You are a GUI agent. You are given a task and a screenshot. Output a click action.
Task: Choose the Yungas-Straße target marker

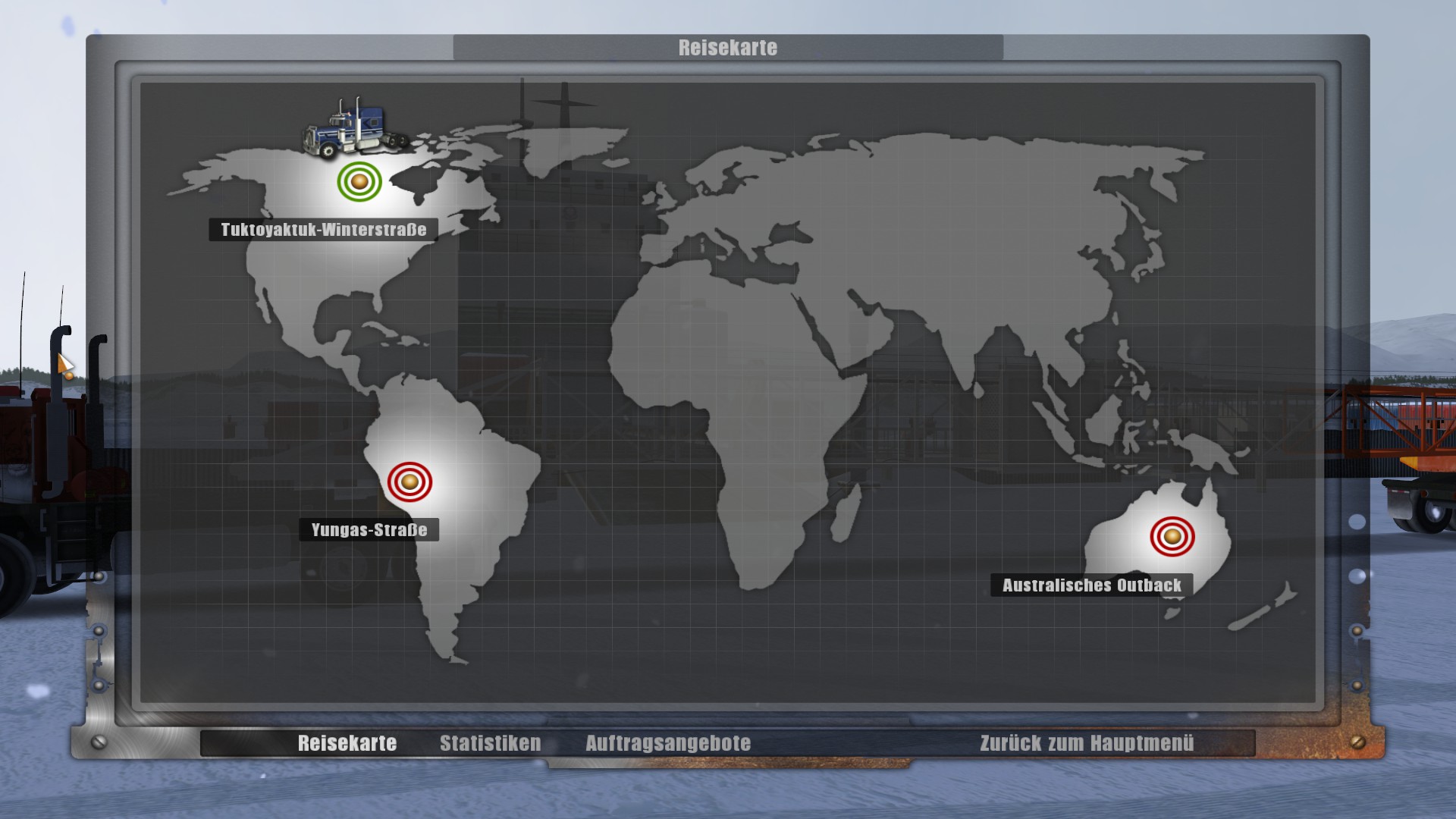pyautogui.click(x=409, y=482)
